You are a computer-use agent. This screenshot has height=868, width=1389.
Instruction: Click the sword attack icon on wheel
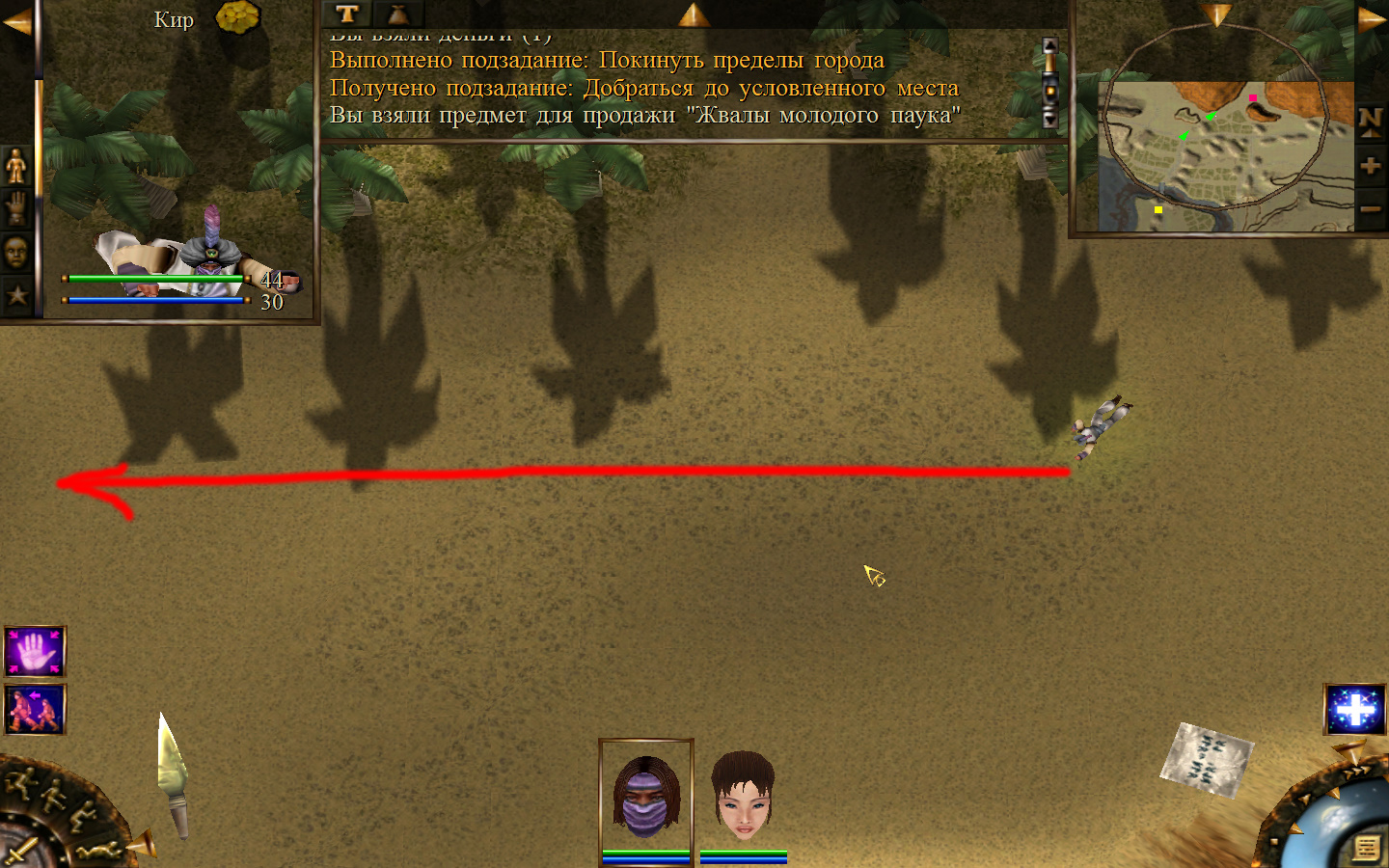click(x=19, y=852)
